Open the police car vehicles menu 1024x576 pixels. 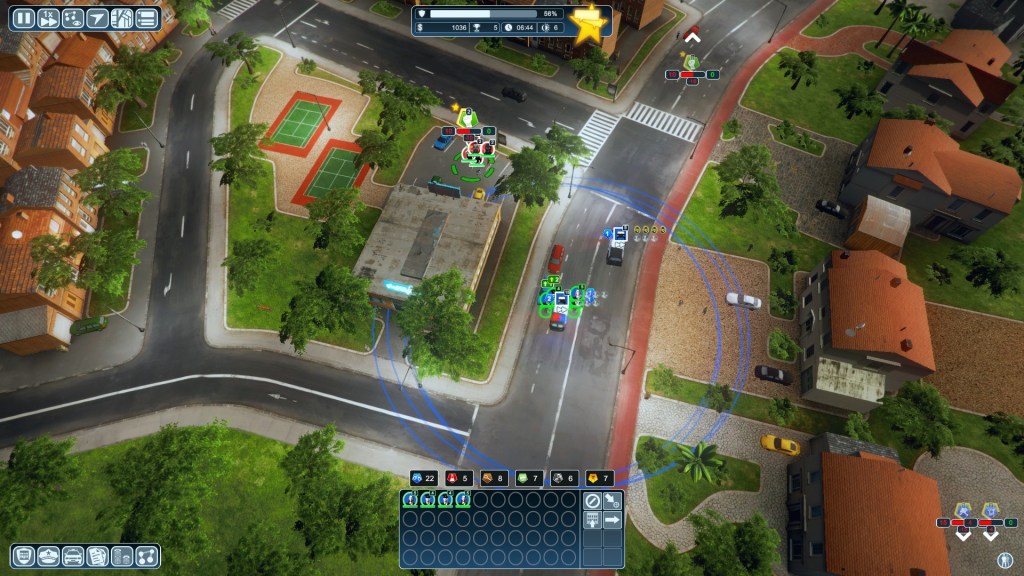pyautogui.click(x=73, y=556)
